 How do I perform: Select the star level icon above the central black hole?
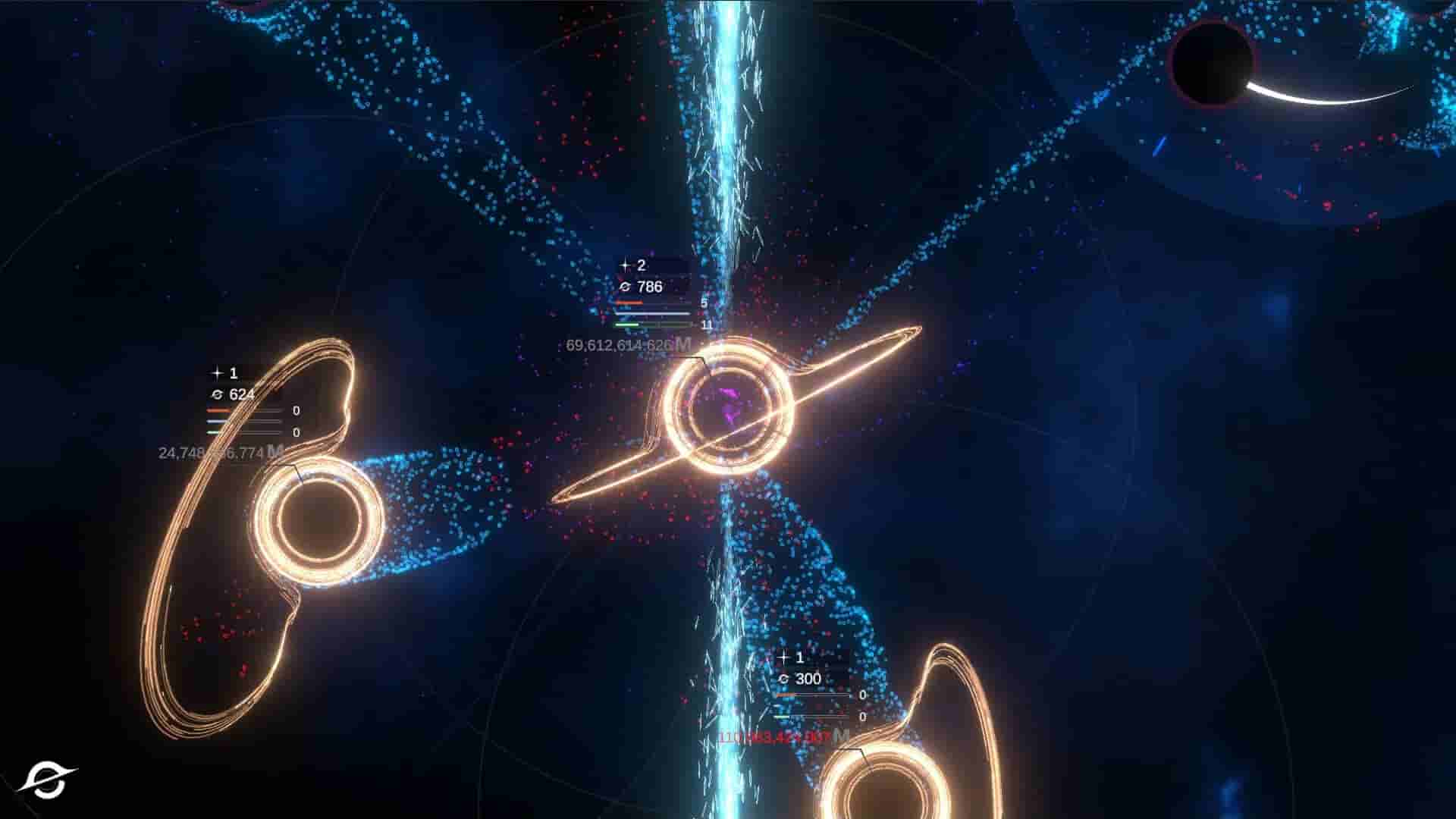point(626,265)
